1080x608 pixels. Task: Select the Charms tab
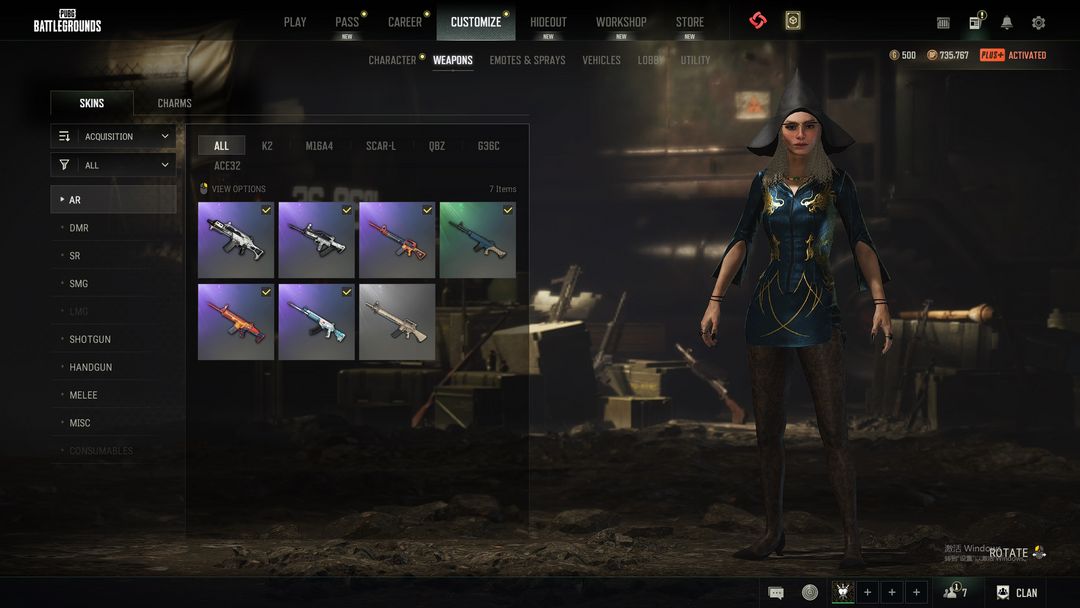tap(175, 103)
